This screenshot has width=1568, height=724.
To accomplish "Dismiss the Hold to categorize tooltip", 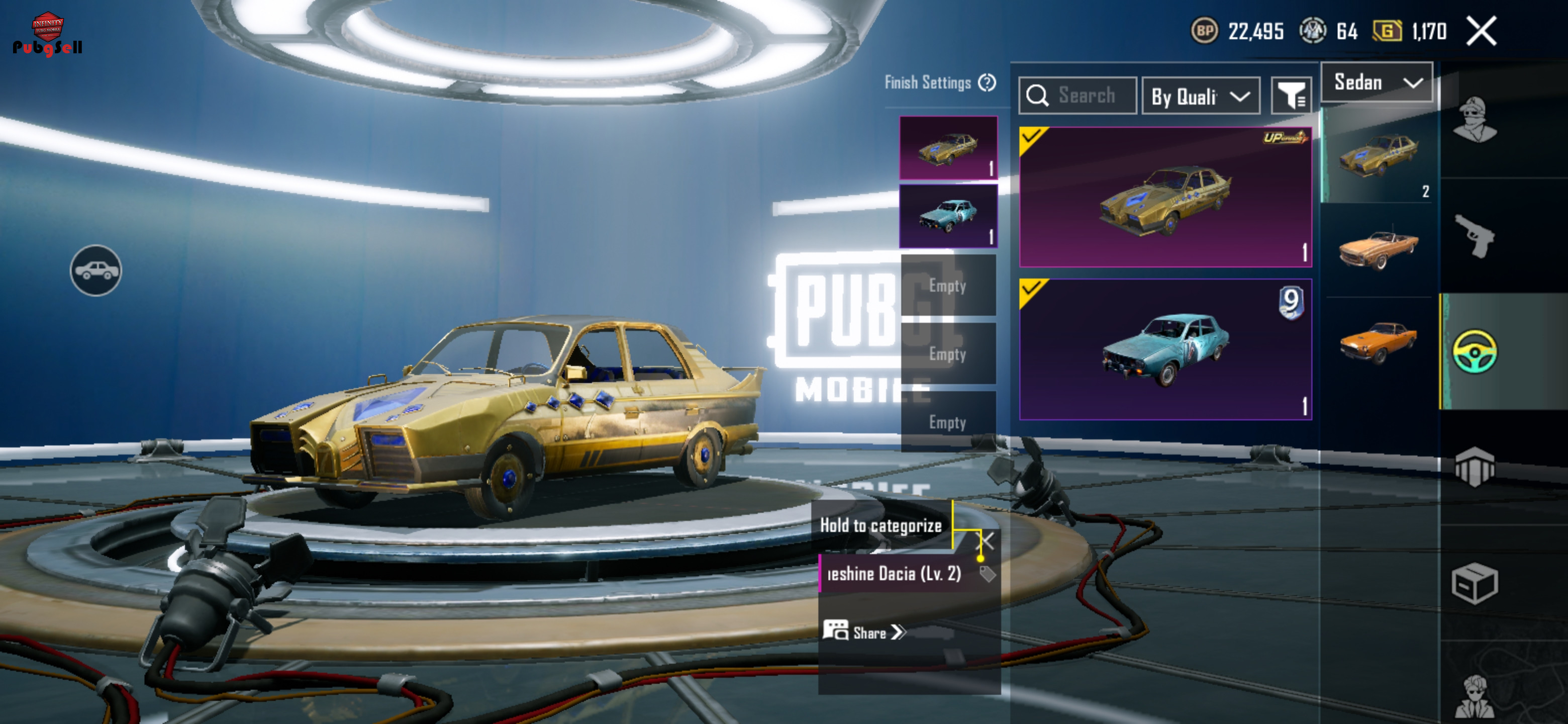I will click(x=987, y=540).
